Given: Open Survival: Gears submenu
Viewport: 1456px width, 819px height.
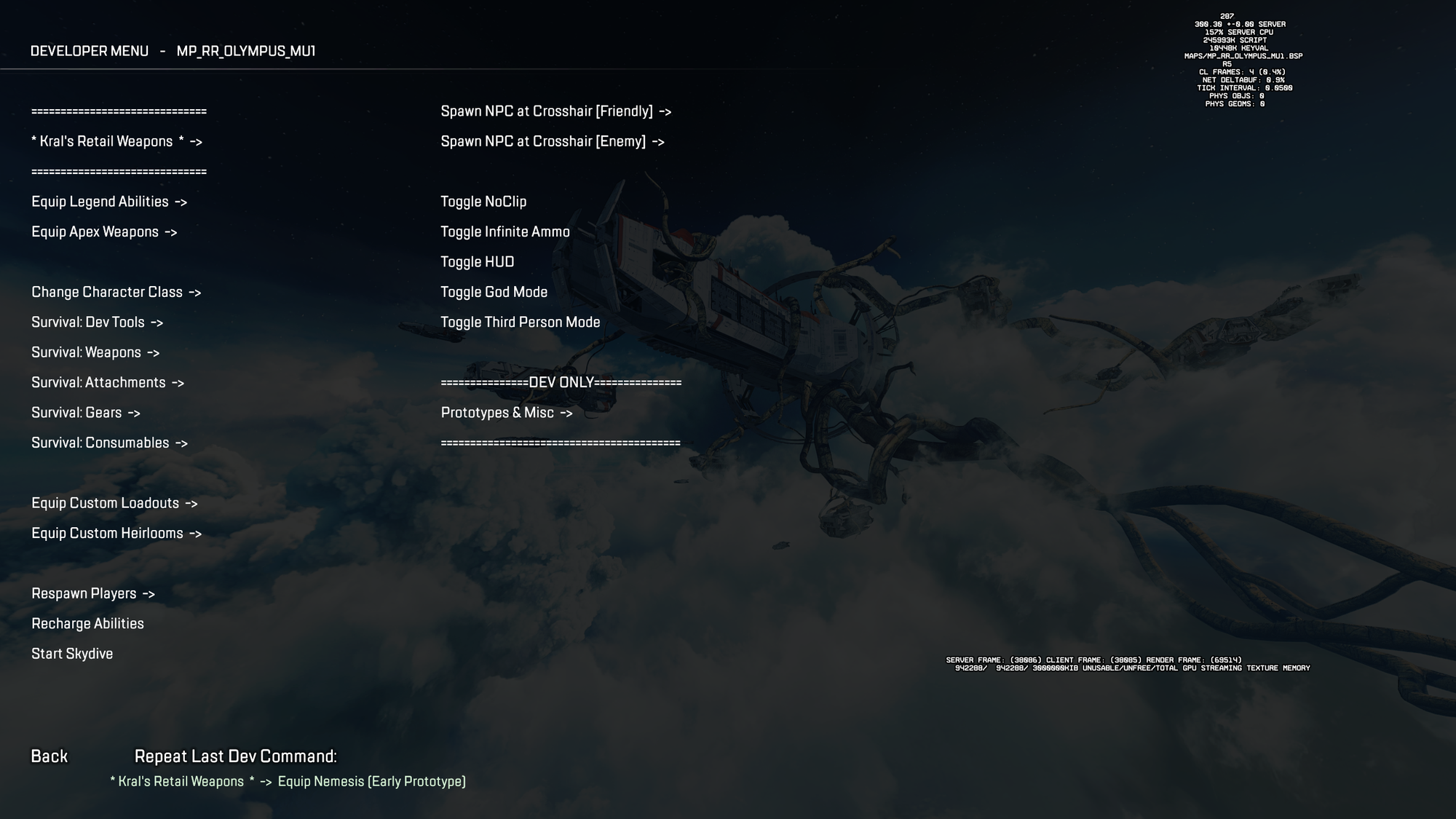Looking at the screenshot, I should pos(86,413).
